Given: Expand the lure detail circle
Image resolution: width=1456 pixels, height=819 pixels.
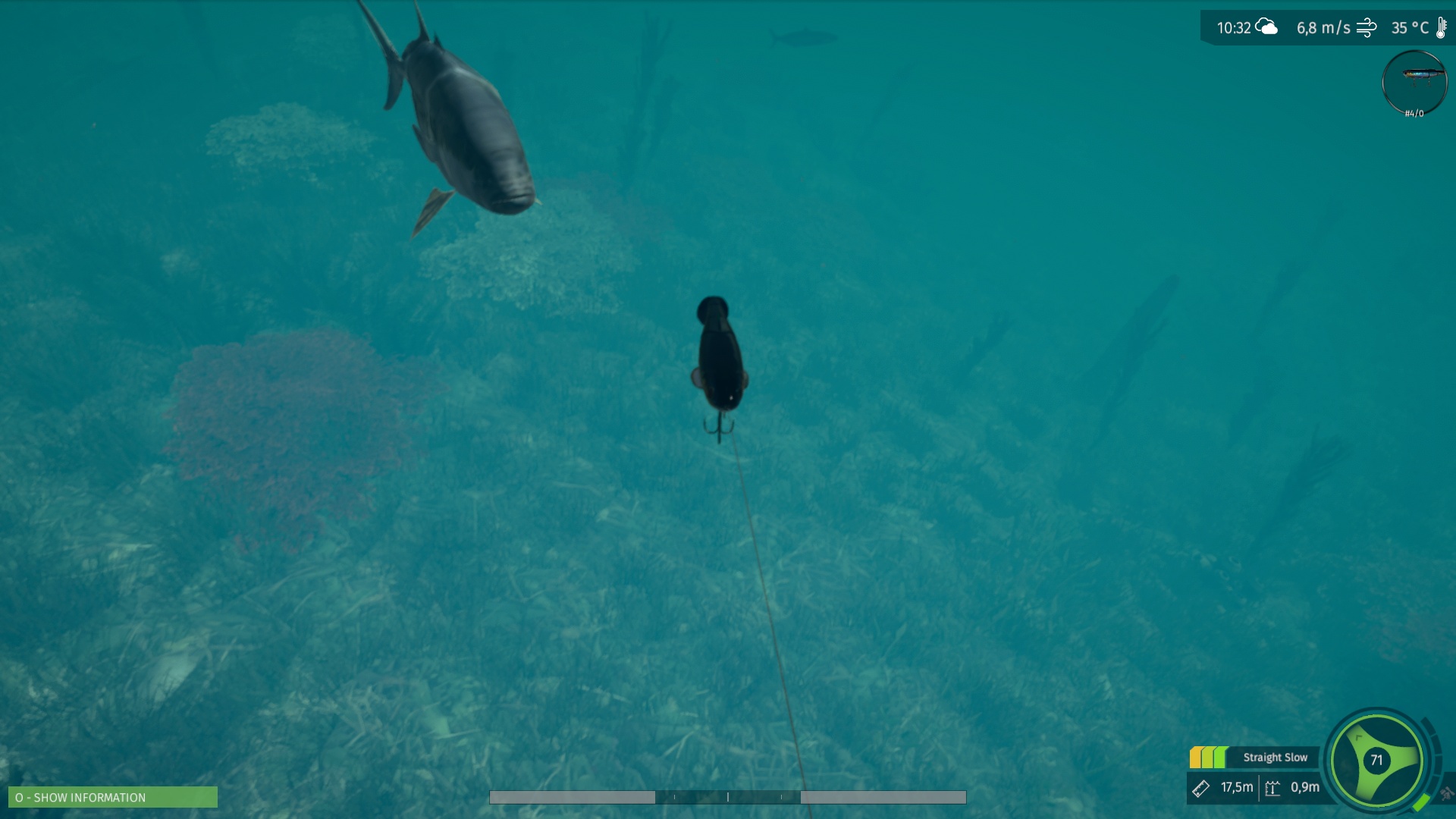Looking at the screenshot, I should [x=1415, y=83].
